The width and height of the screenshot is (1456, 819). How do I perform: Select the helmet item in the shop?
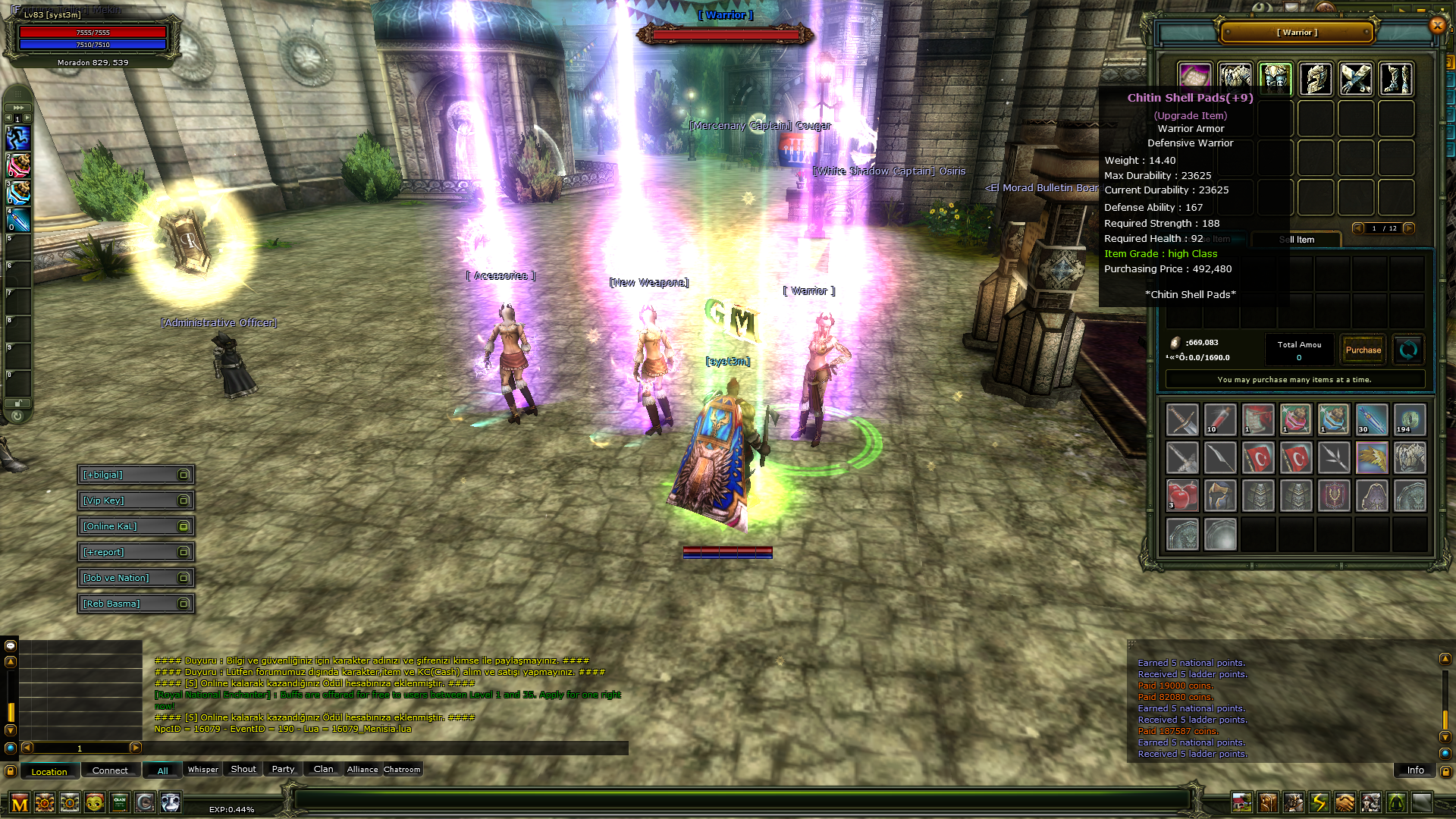pyautogui.click(x=1316, y=79)
